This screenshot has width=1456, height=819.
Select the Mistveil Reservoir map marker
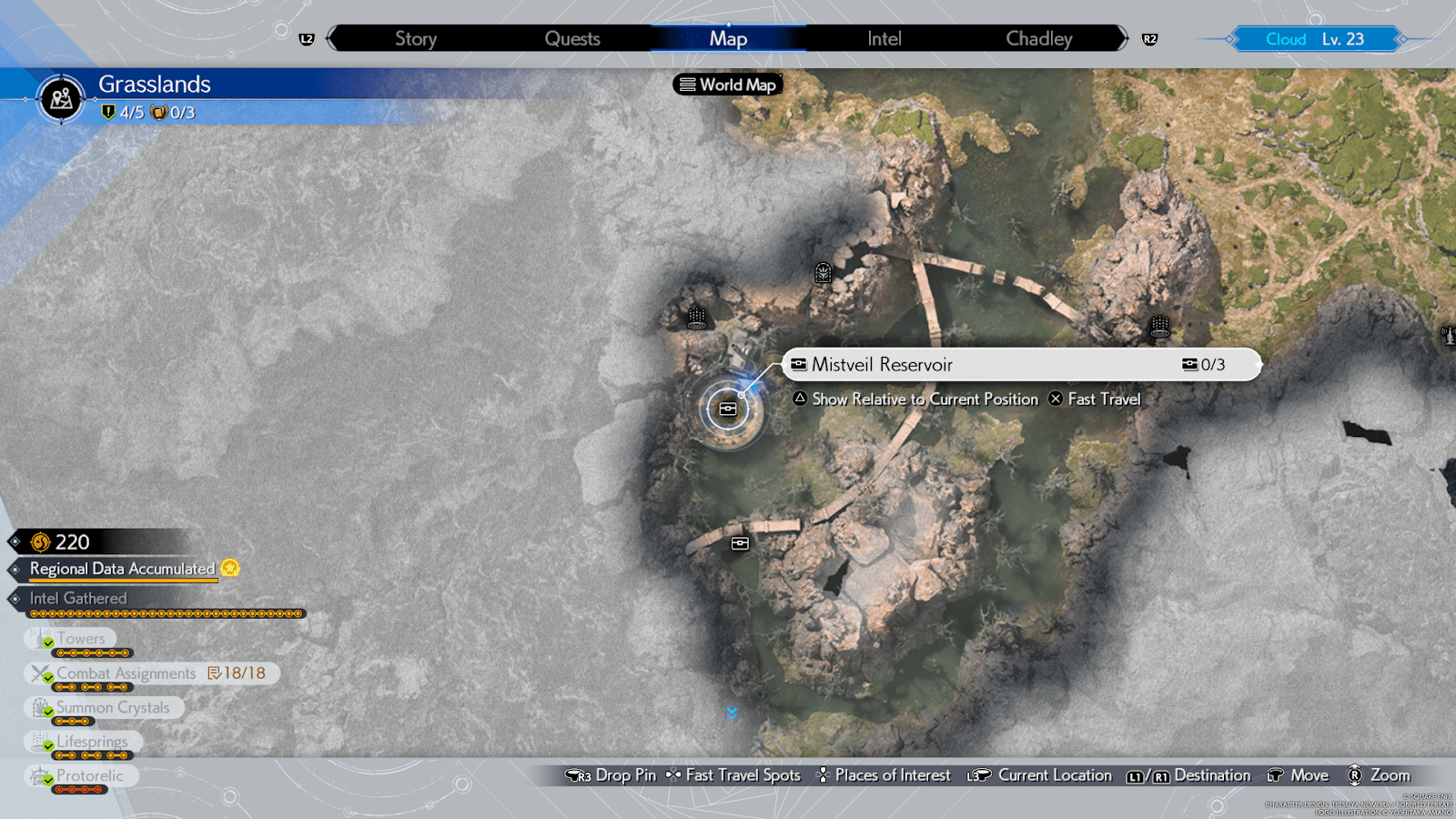point(727,409)
